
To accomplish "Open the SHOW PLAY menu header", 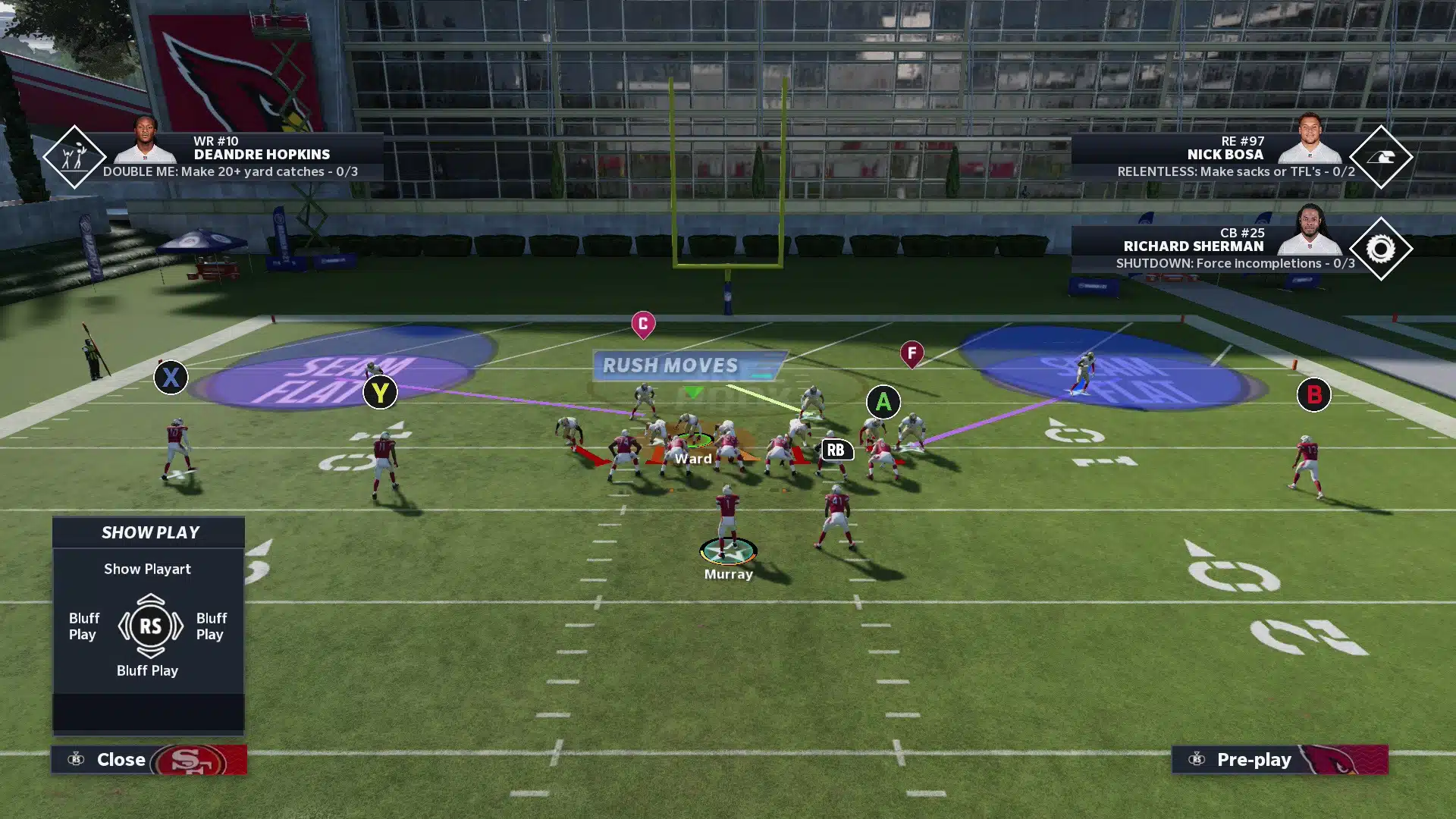I will (148, 532).
